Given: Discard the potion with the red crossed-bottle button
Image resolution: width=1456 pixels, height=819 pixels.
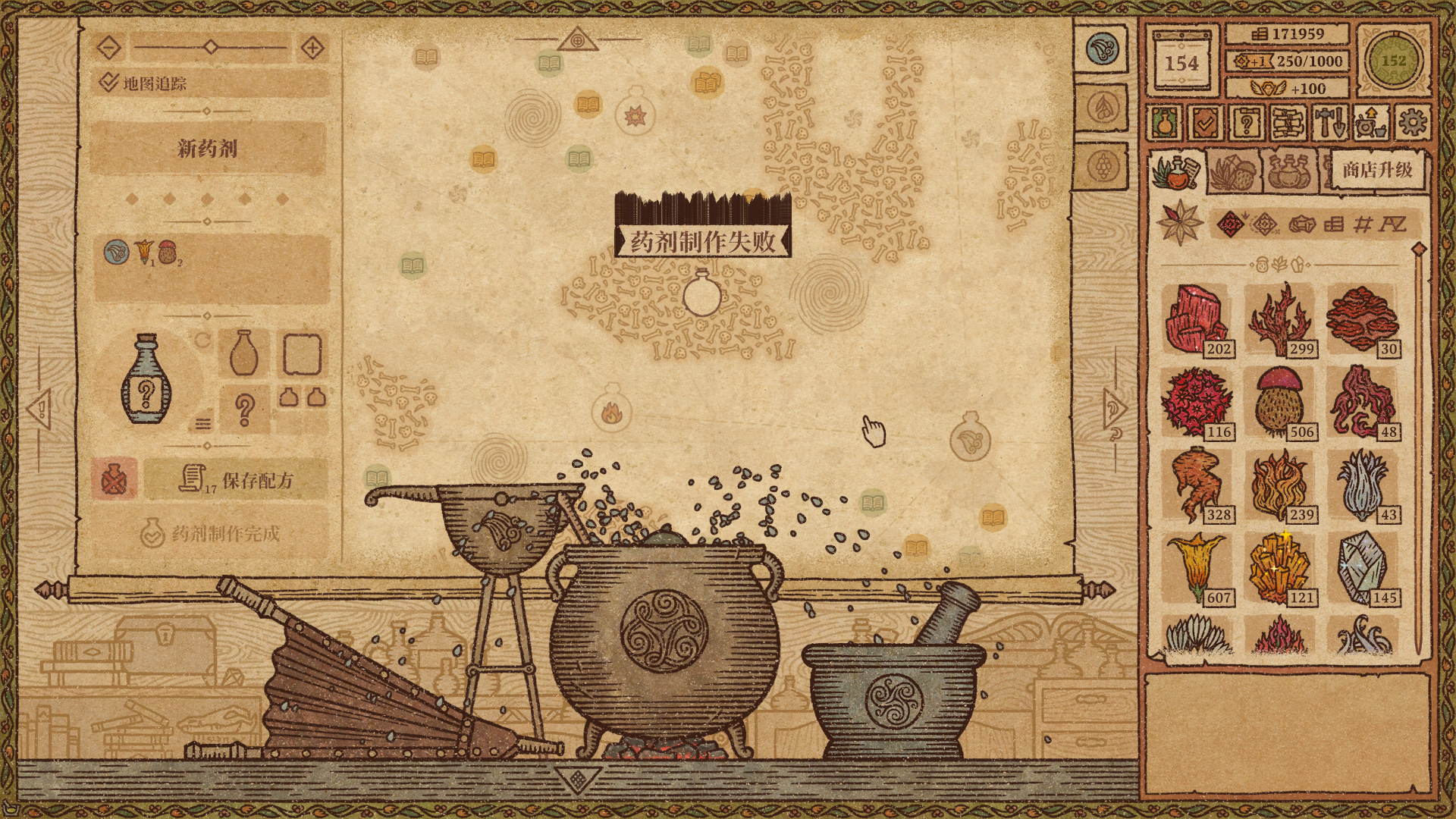Looking at the screenshot, I should point(114,479).
